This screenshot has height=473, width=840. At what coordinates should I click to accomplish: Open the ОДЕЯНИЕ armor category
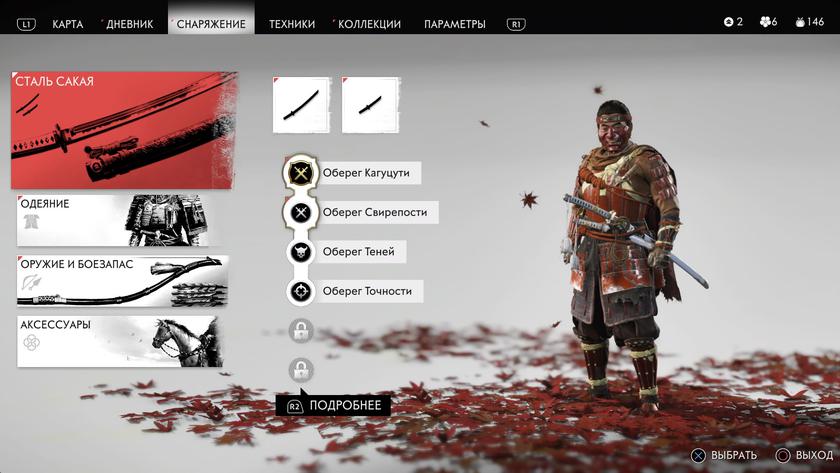click(119, 221)
